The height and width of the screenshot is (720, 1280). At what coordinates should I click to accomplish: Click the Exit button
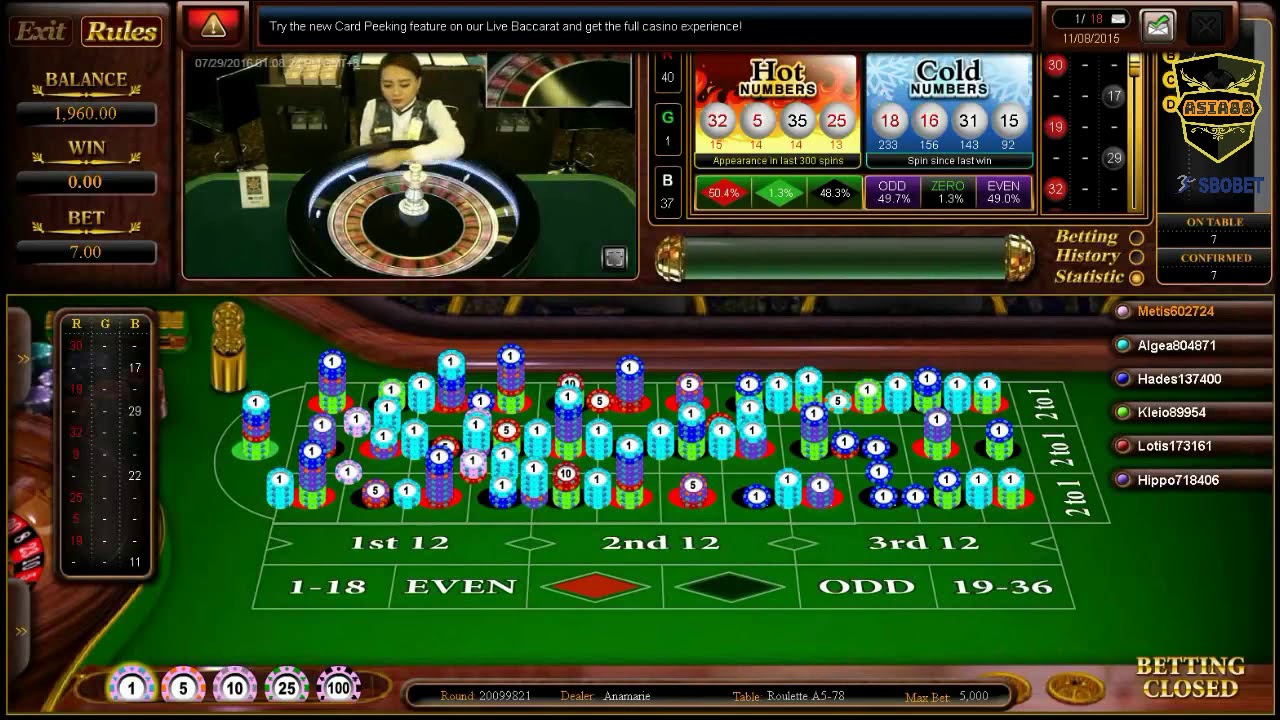tap(41, 31)
